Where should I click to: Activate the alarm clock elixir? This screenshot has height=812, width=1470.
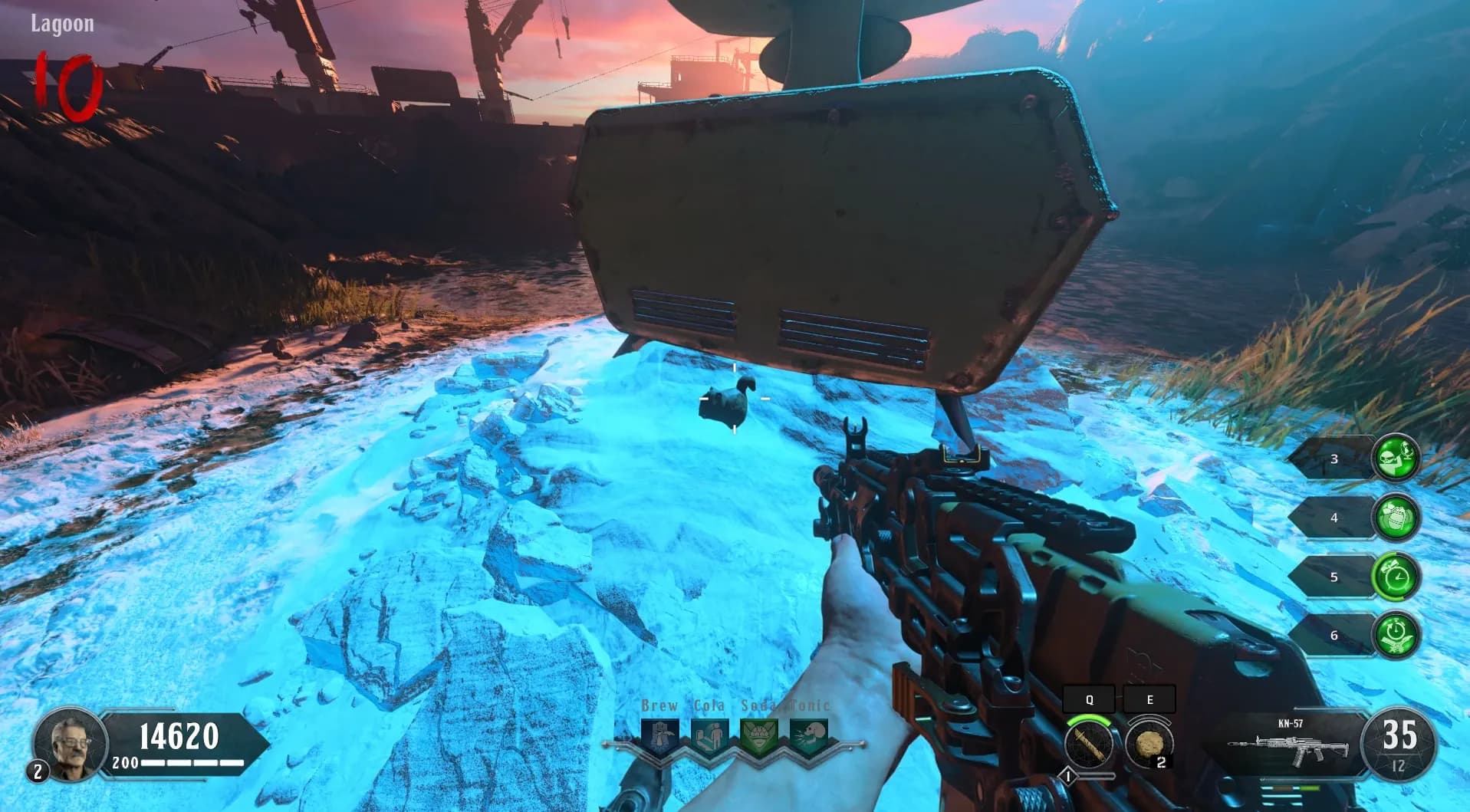(x=1396, y=577)
